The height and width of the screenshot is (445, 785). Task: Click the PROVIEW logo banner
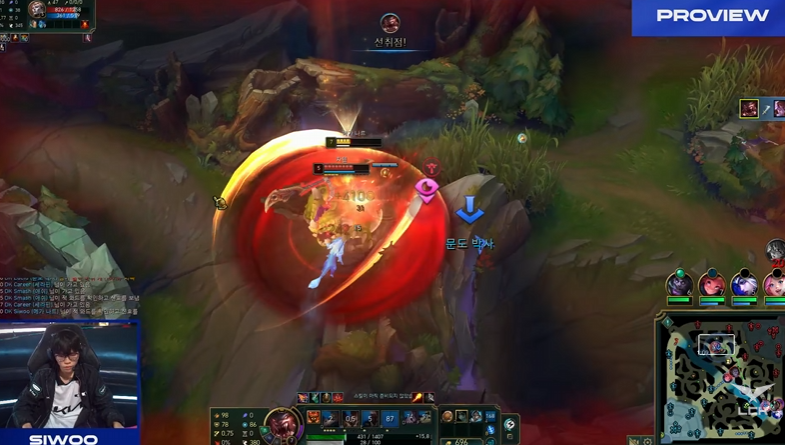(x=708, y=17)
